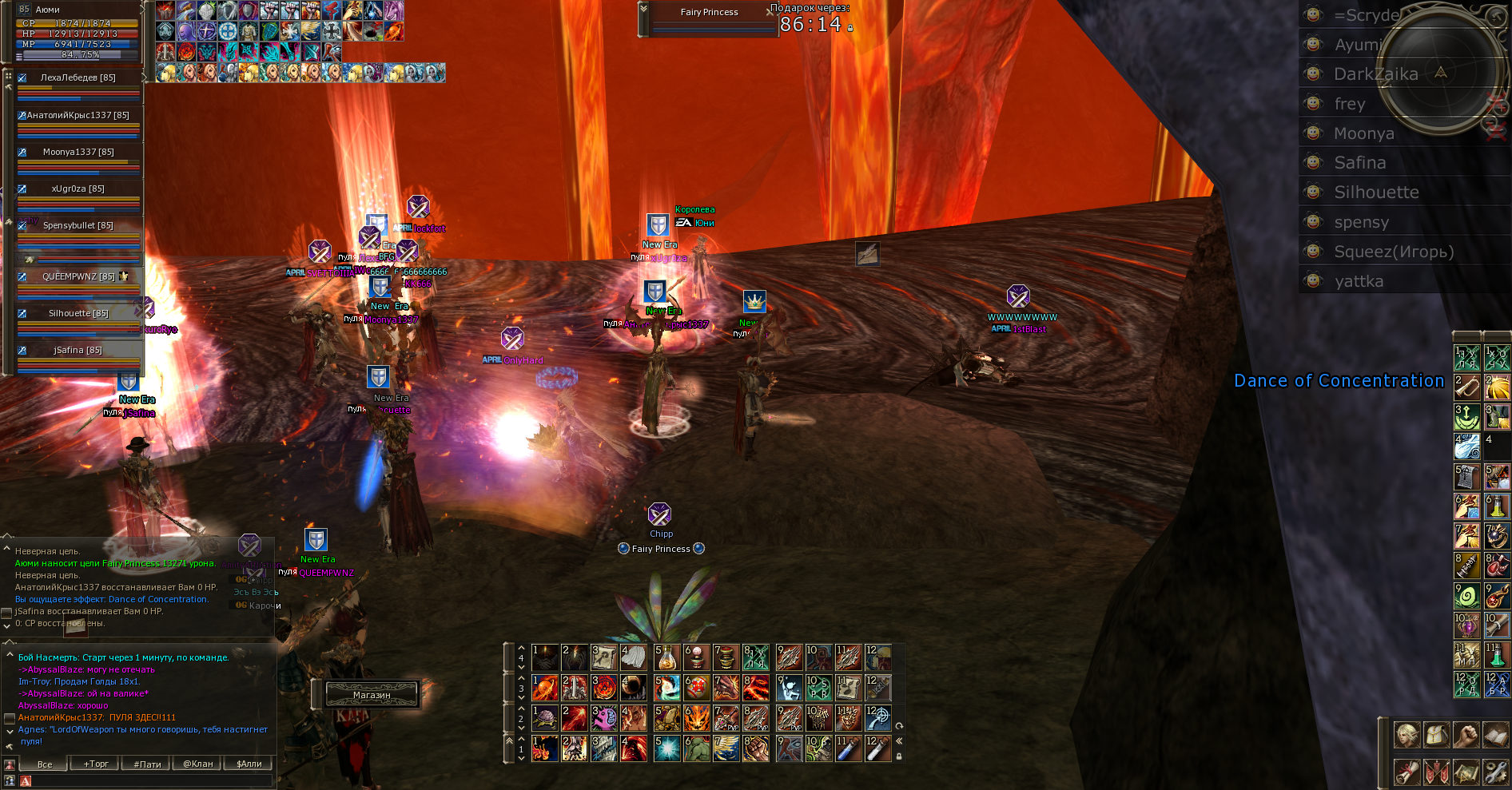
Task: Open the Магазин shop button
Action: click(x=372, y=695)
